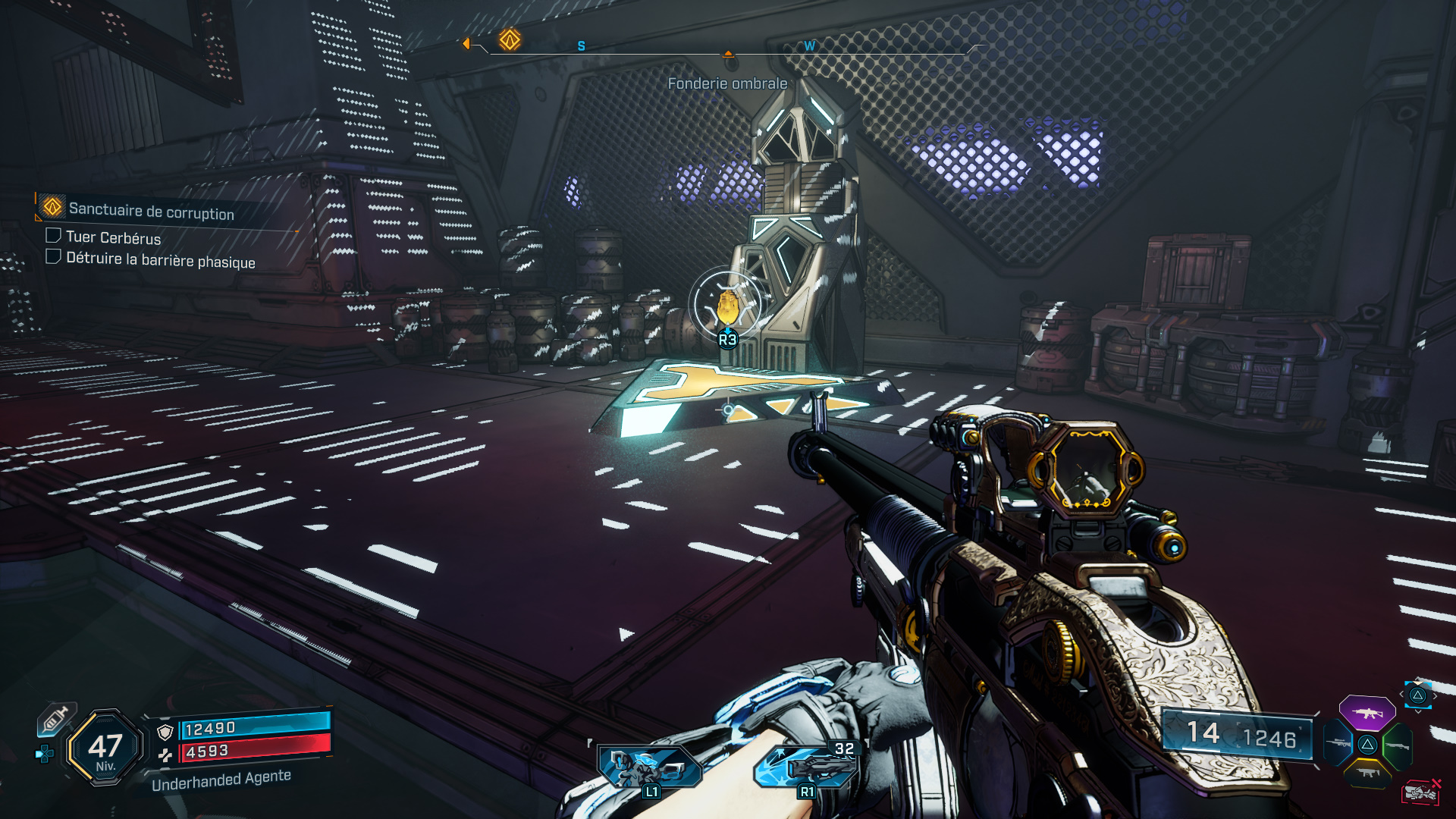Use the heavy weapon ordnance icon showing 32

pos(807,766)
